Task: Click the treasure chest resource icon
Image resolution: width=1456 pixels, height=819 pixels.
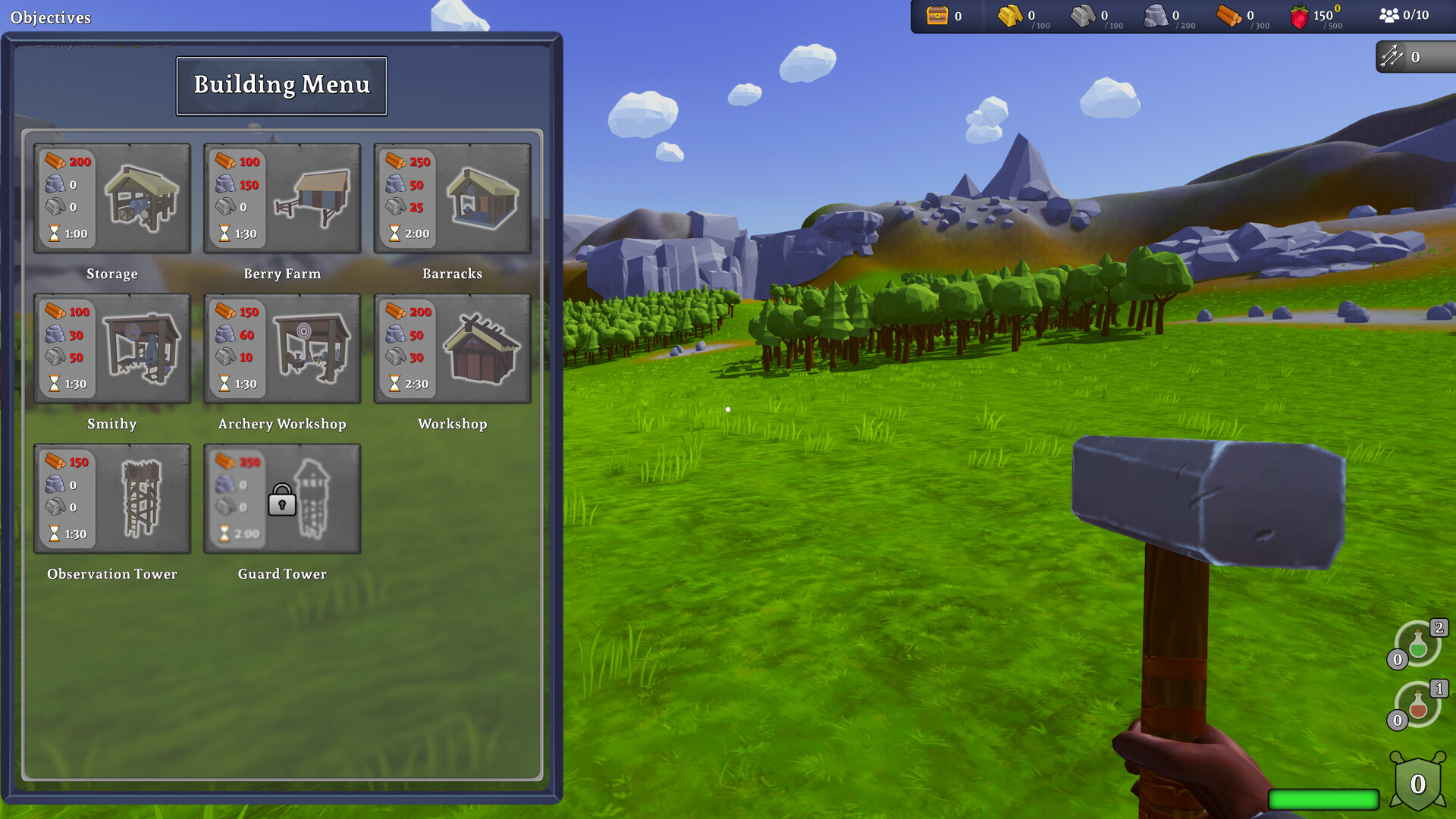Action: click(937, 15)
